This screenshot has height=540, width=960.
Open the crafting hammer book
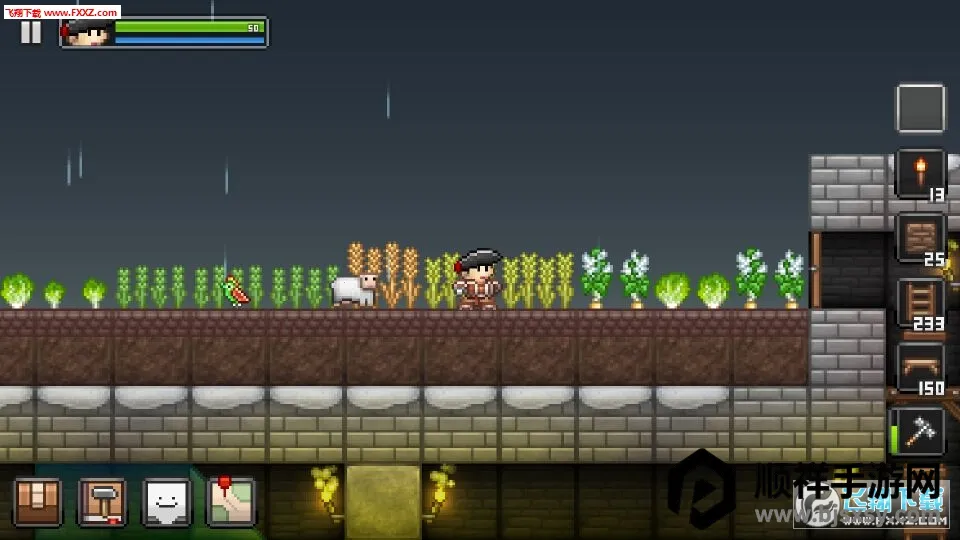tap(102, 501)
